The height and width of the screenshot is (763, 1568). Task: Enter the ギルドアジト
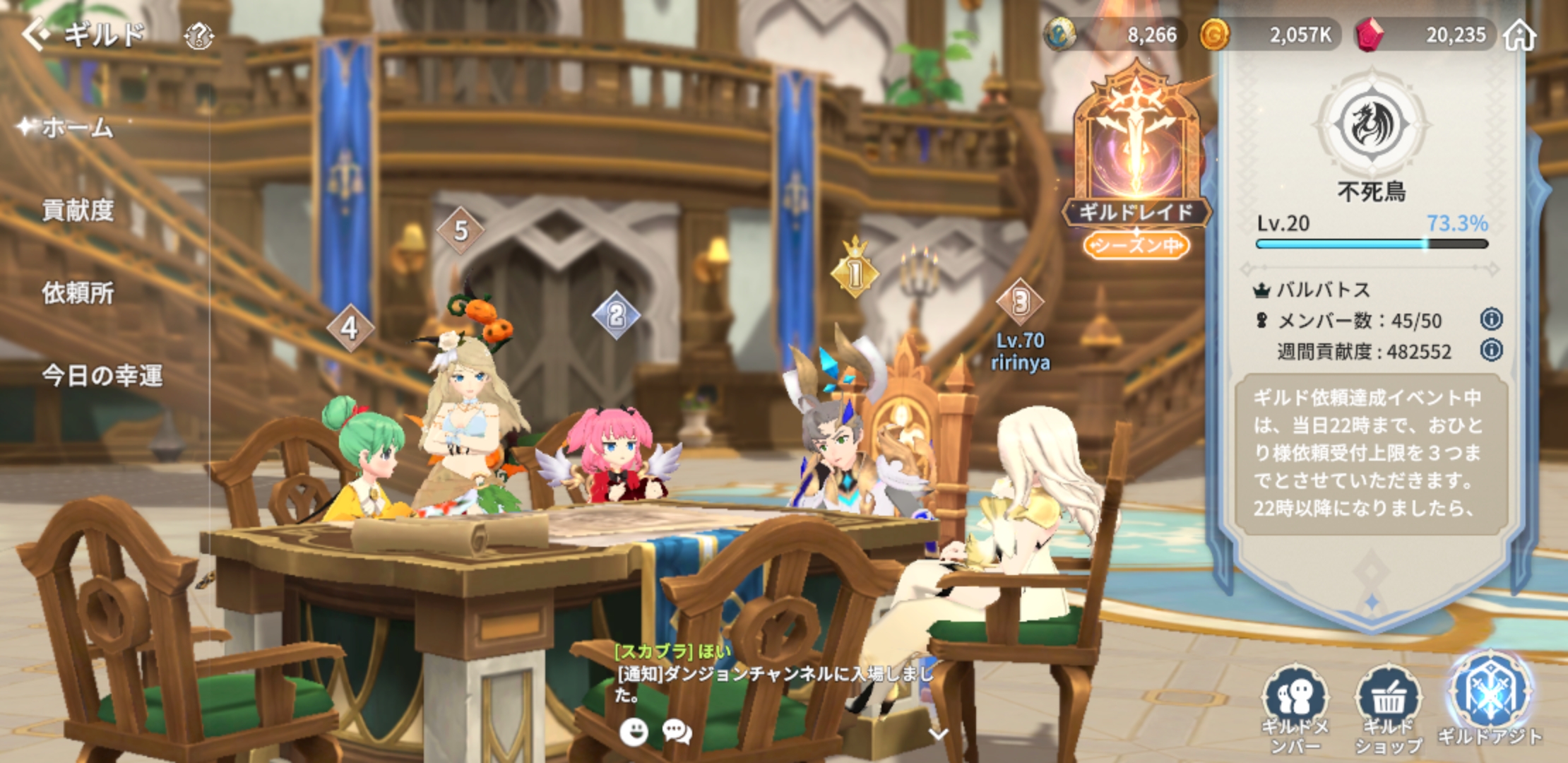click(x=1490, y=699)
